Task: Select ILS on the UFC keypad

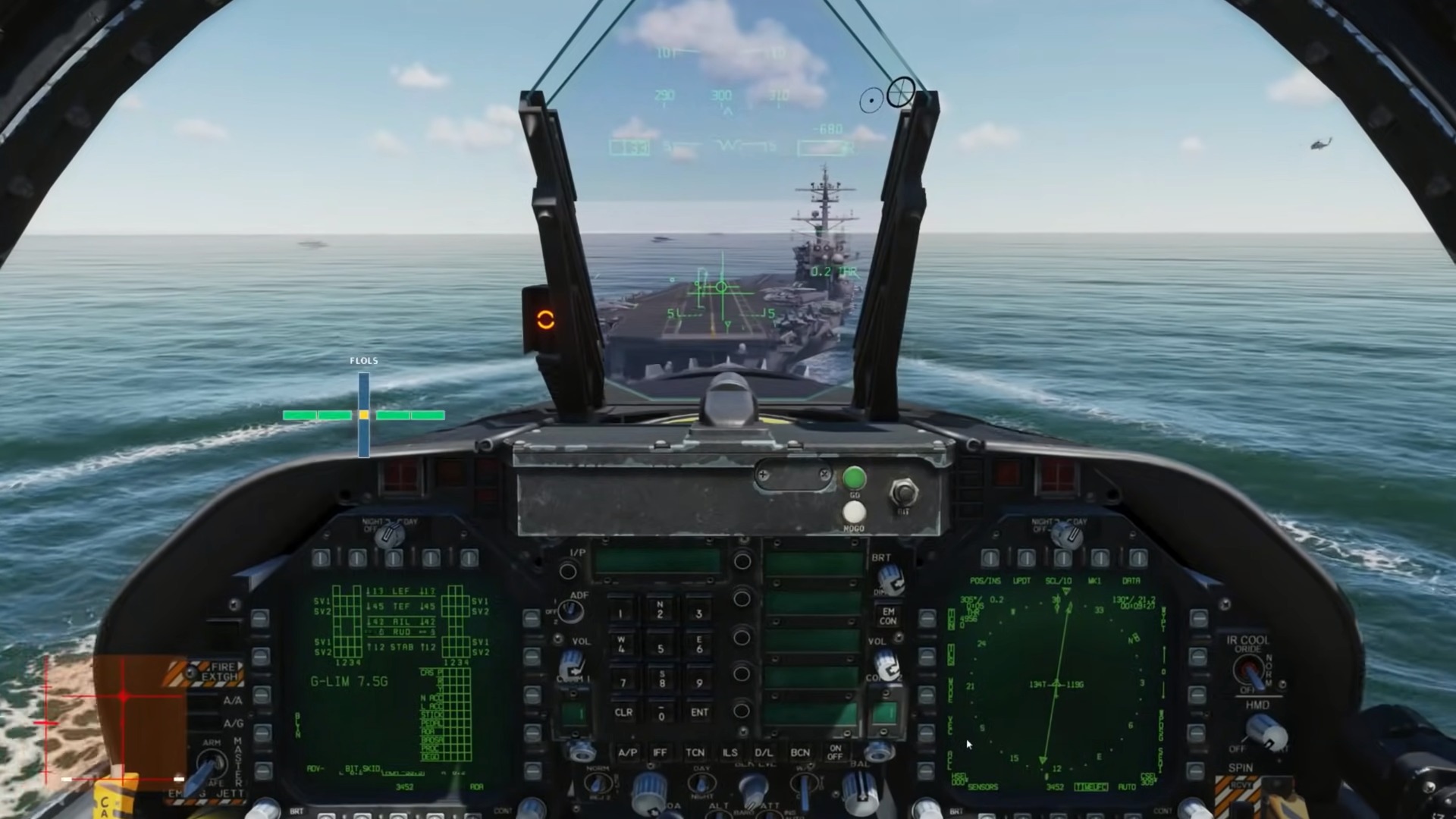Action: pyautogui.click(x=730, y=752)
